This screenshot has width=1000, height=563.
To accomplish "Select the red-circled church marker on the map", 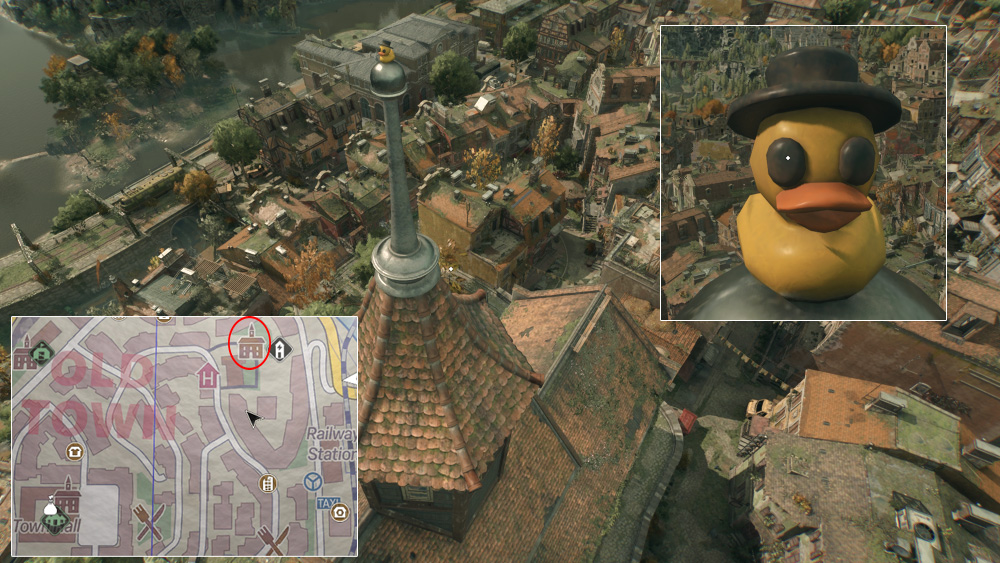I will 250,345.
